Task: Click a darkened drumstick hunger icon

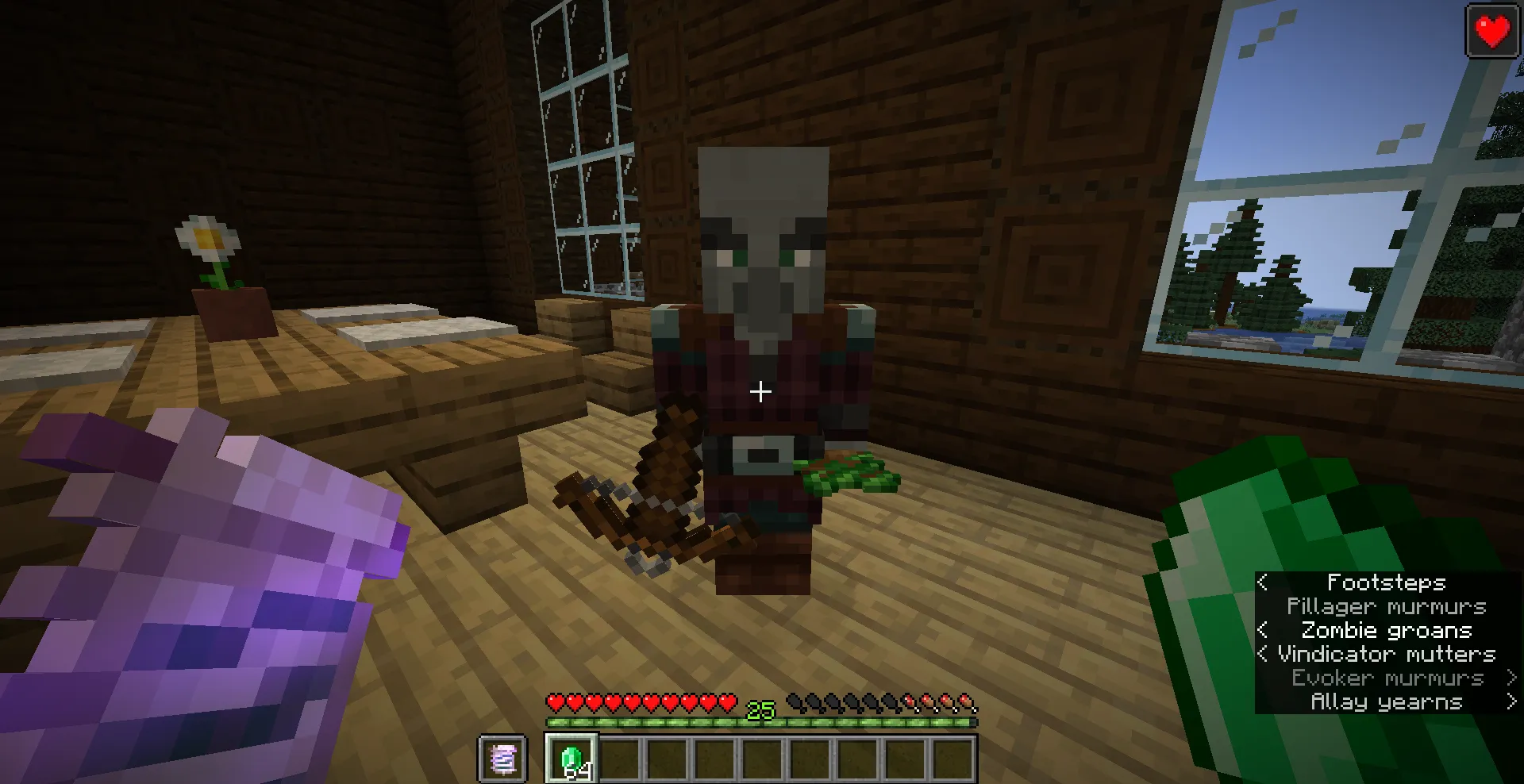Action: tap(794, 701)
